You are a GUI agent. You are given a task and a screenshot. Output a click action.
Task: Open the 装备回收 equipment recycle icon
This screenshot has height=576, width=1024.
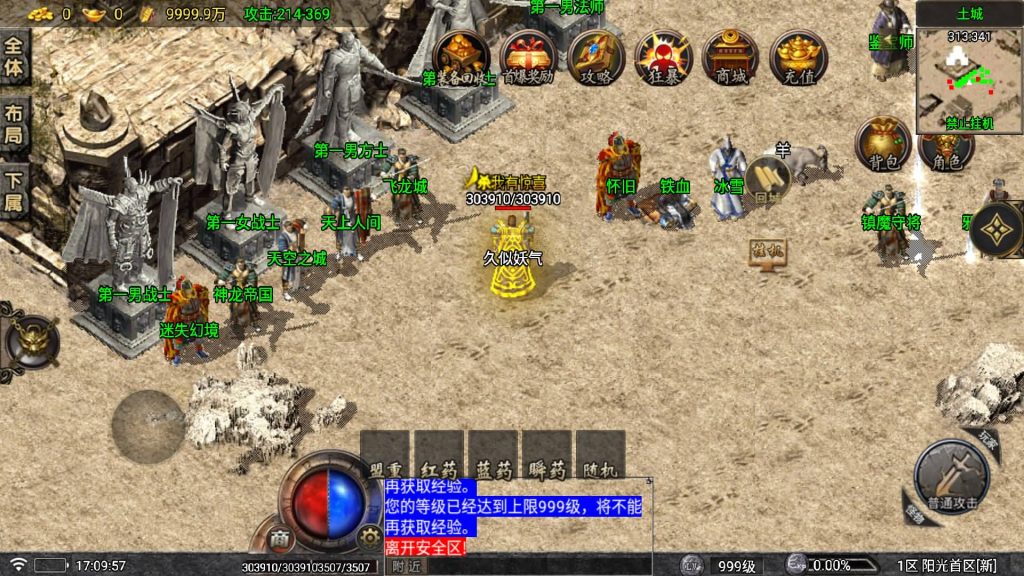(x=461, y=57)
